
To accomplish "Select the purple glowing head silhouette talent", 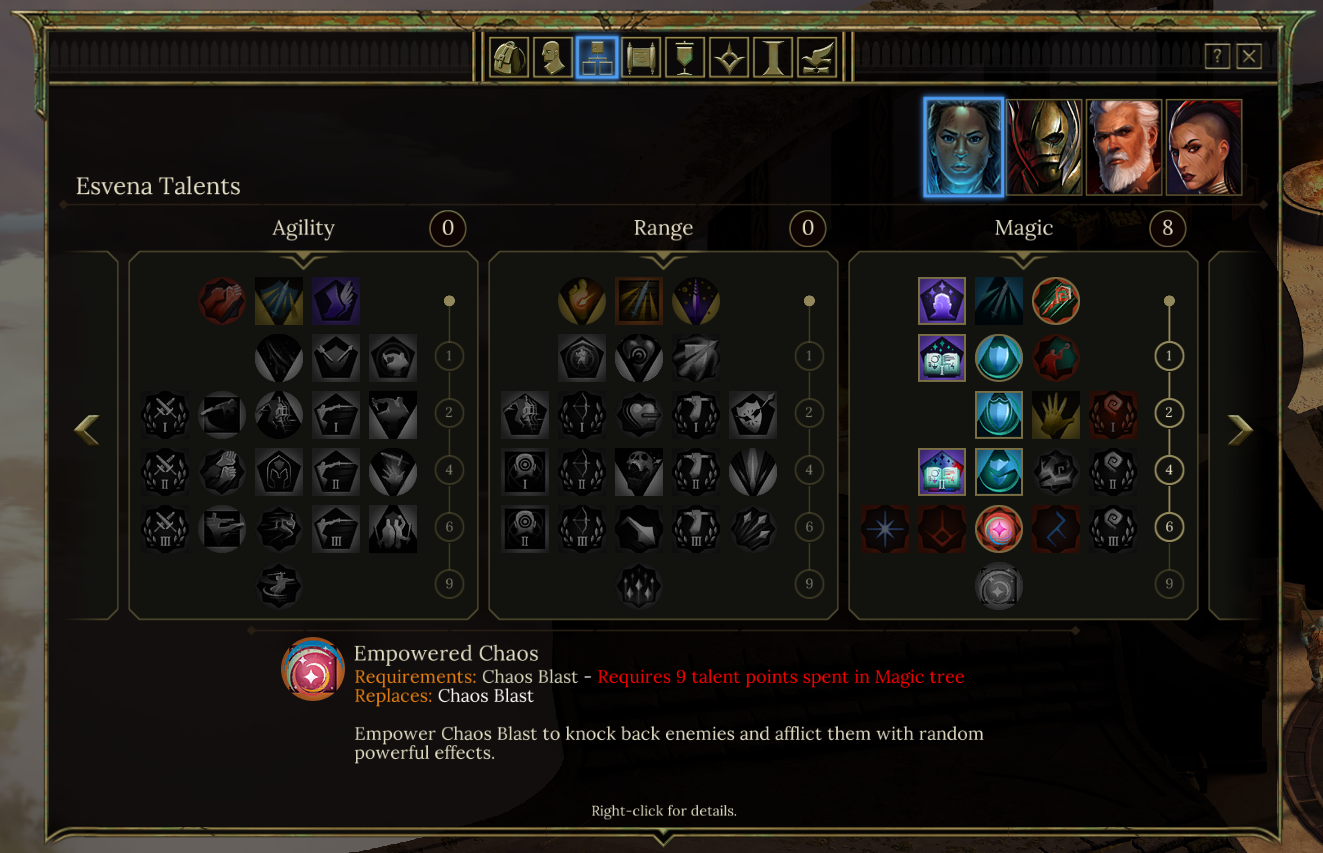I will pos(942,301).
